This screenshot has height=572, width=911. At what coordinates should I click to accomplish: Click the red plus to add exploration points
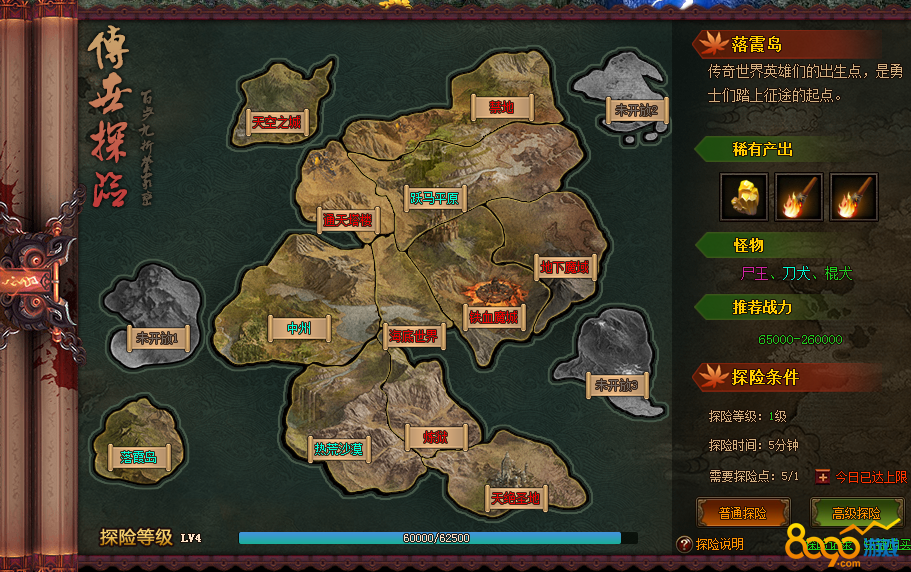(823, 477)
